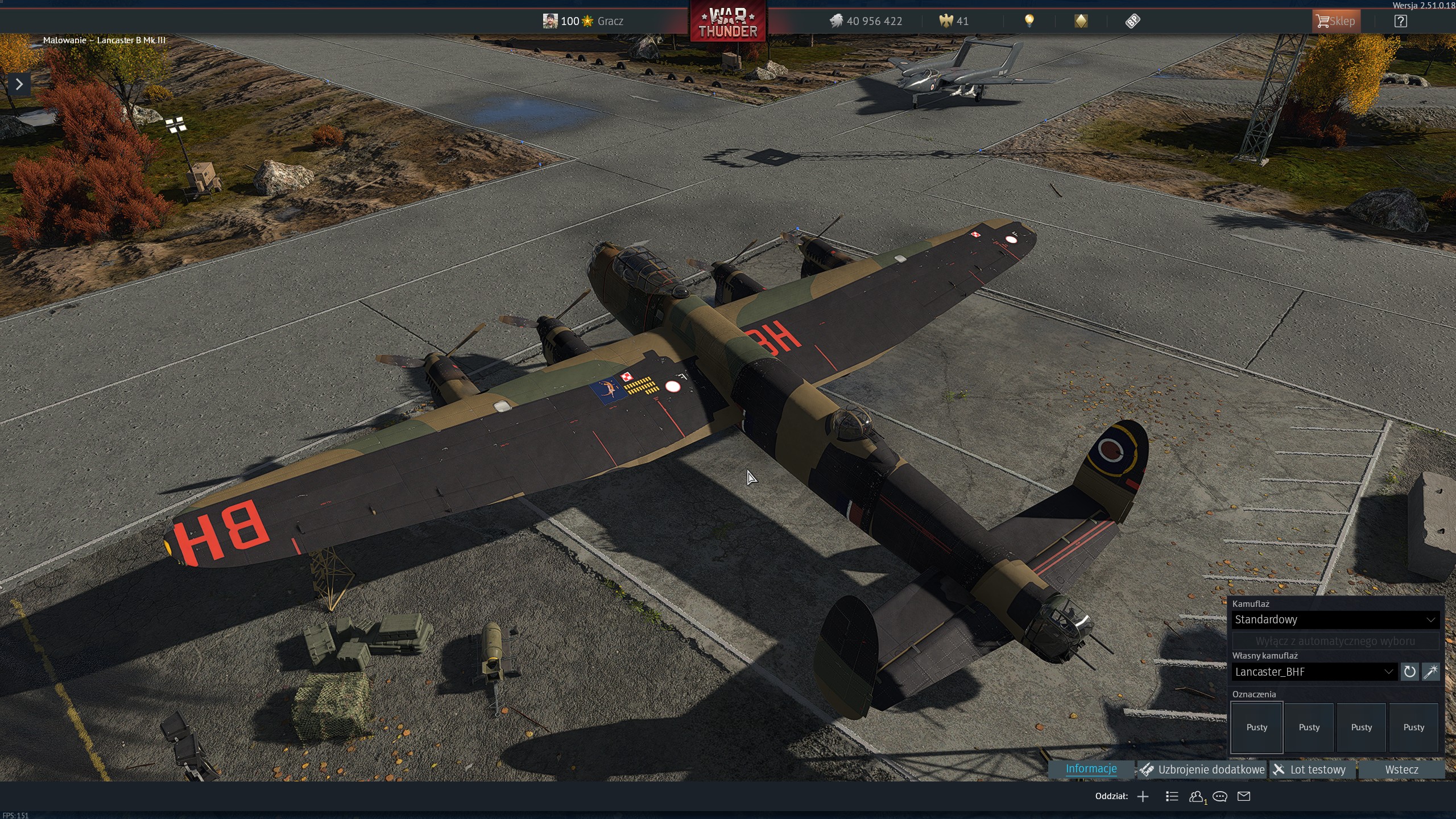Open the help question mark
1456x819 pixels.
tap(1401, 21)
